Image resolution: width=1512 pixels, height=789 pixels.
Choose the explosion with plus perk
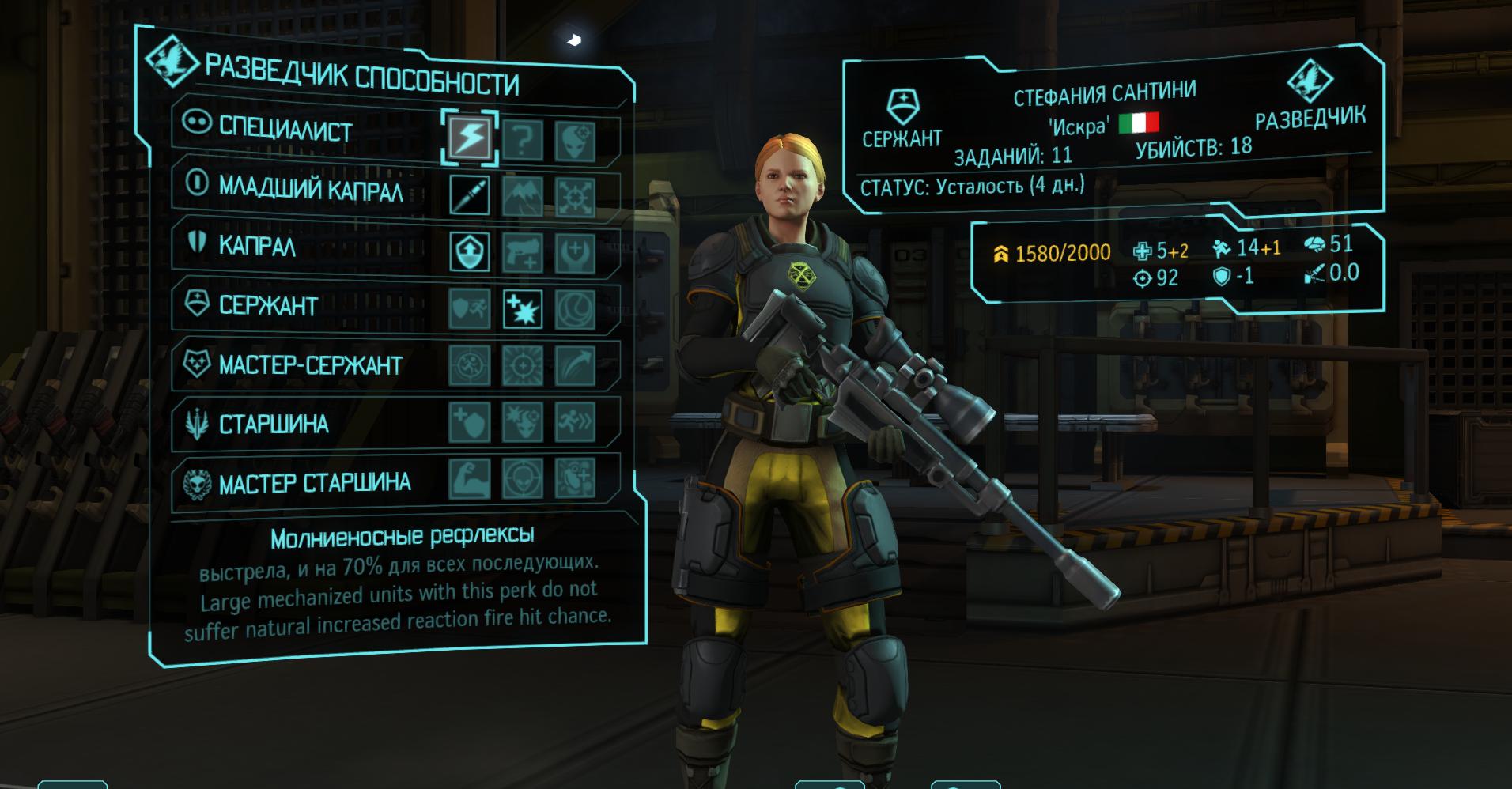click(523, 309)
